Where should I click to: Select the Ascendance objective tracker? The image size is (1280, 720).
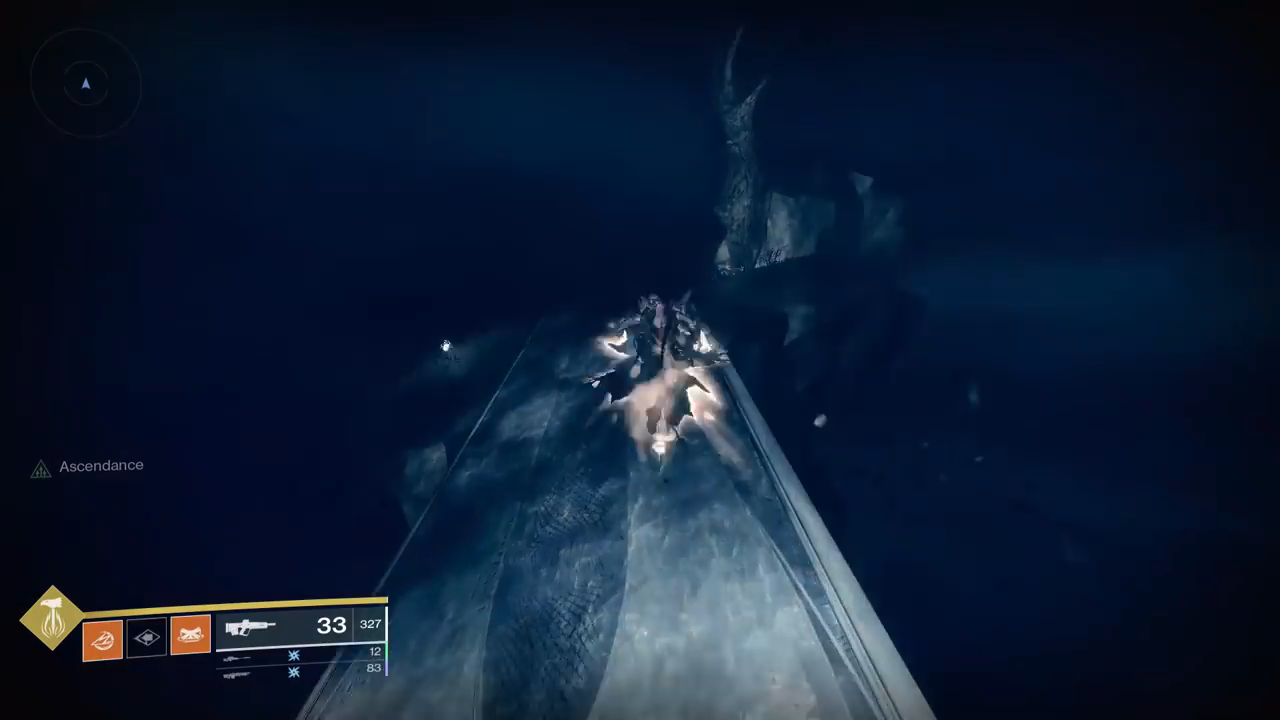[x=100, y=466]
